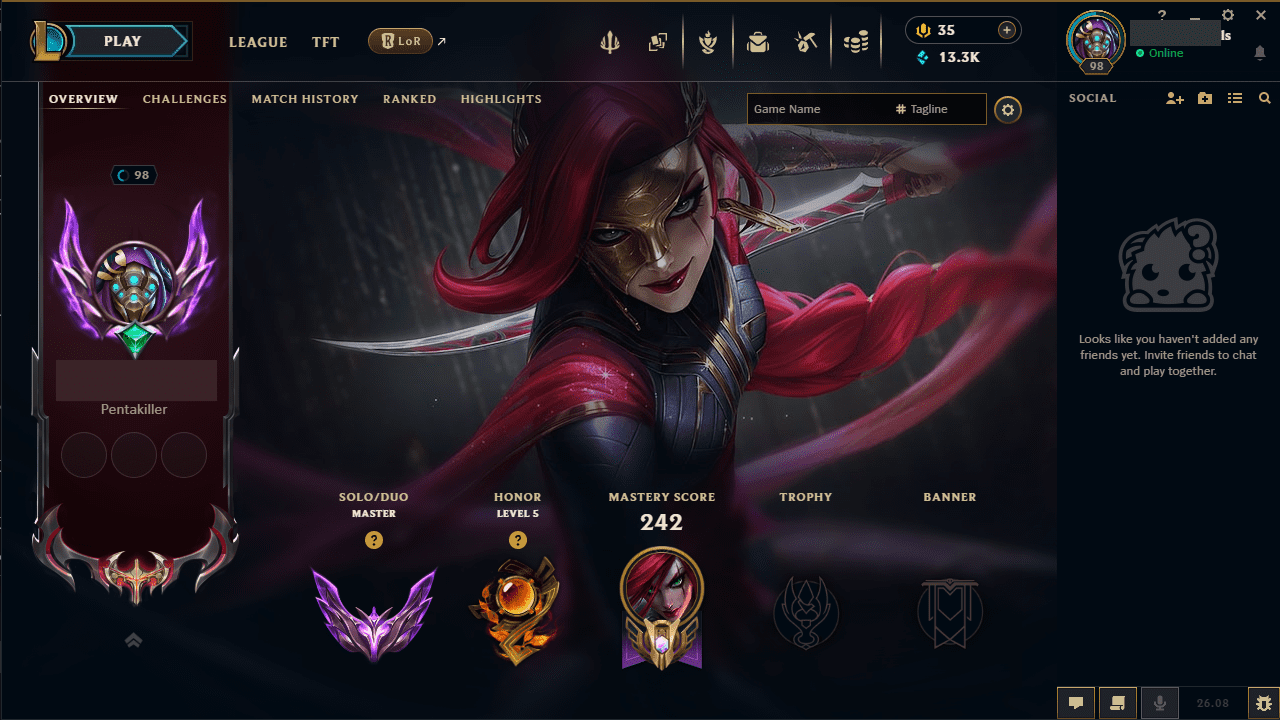Report a bug with the bug icon
Image resolution: width=1280 pixels, height=720 pixels.
click(1263, 702)
